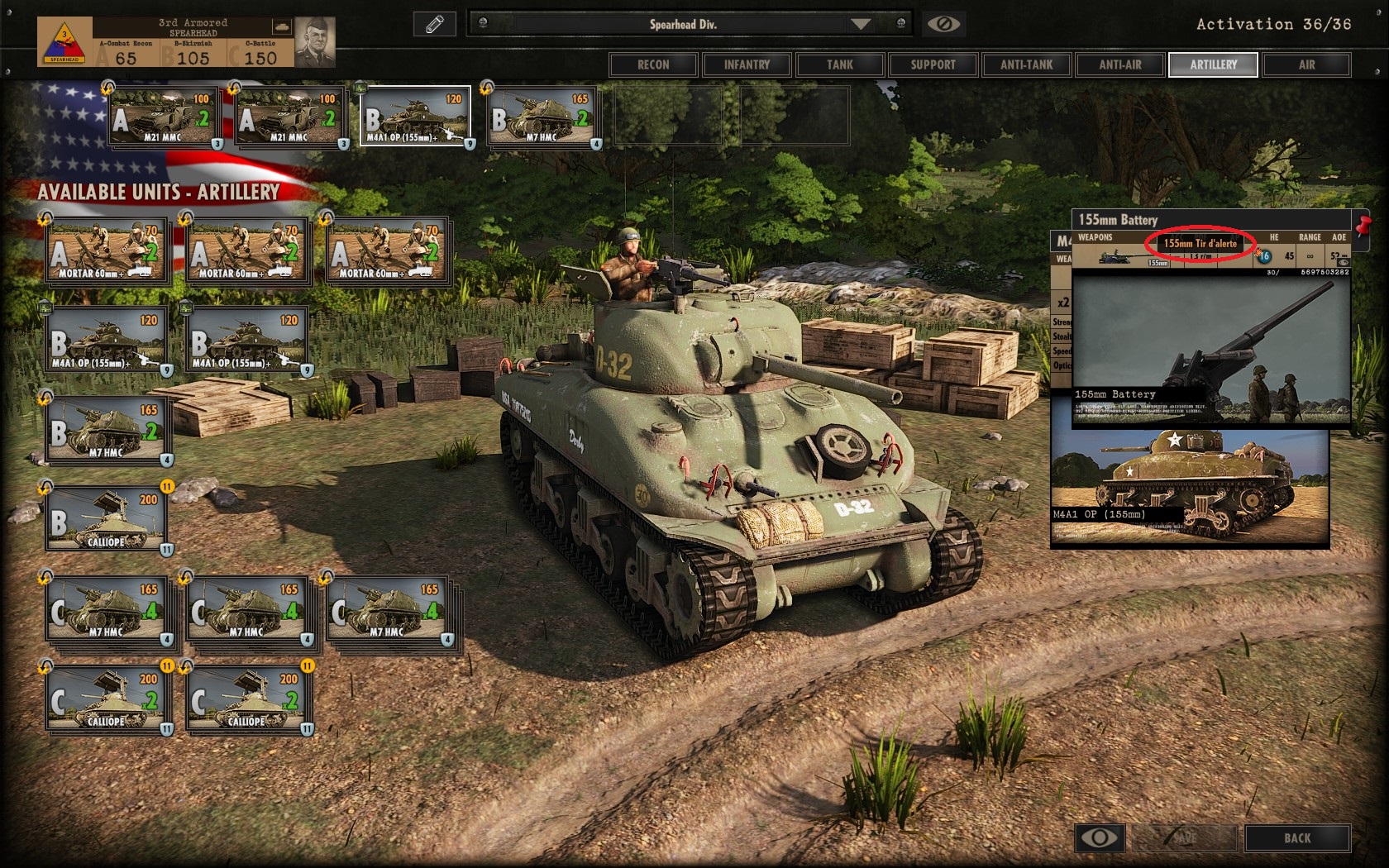
Task: Open the Infantry units tab
Action: coord(747,64)
